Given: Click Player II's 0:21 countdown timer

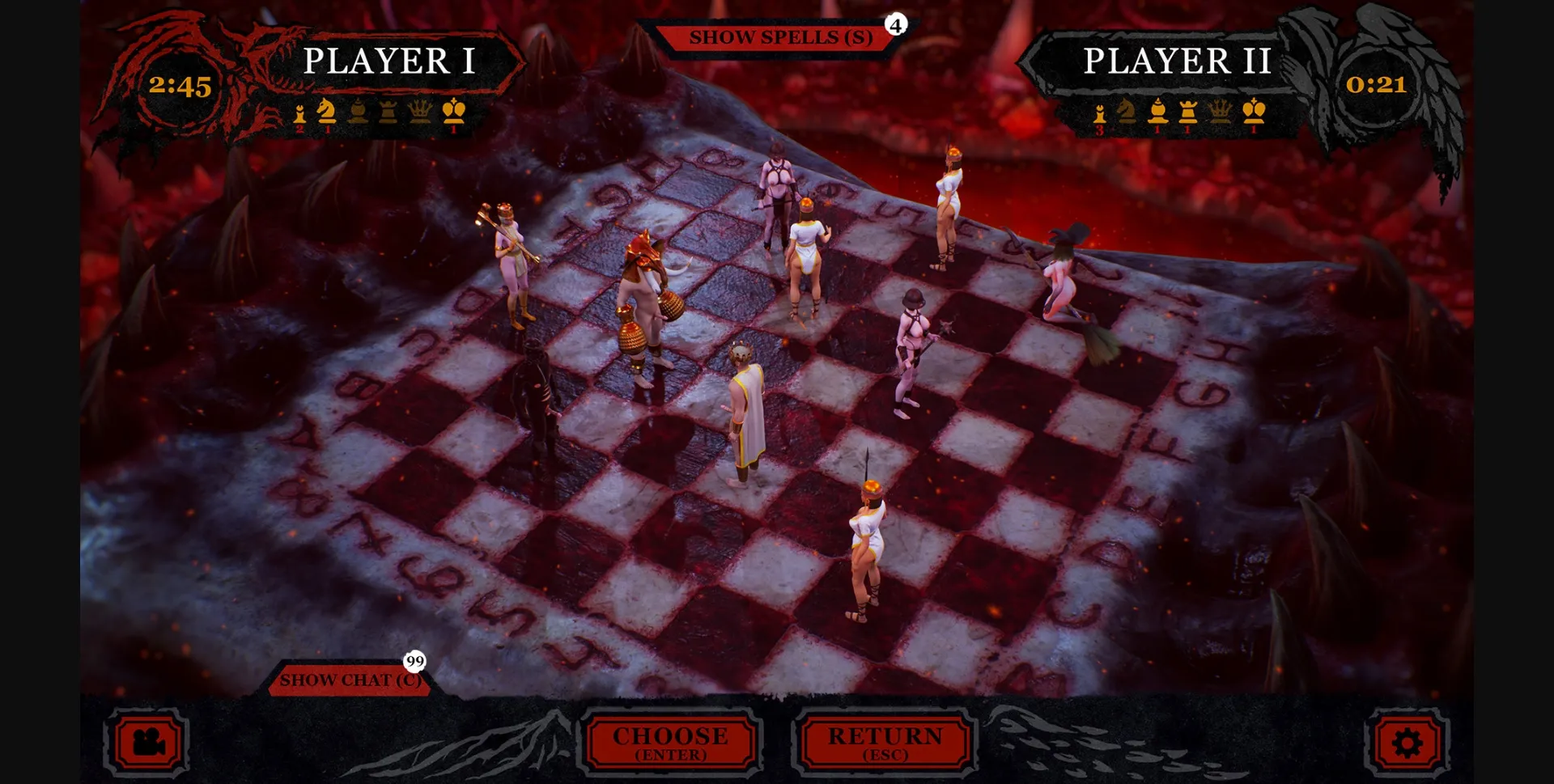Looking at the screenshot, I should (1377, 84).
